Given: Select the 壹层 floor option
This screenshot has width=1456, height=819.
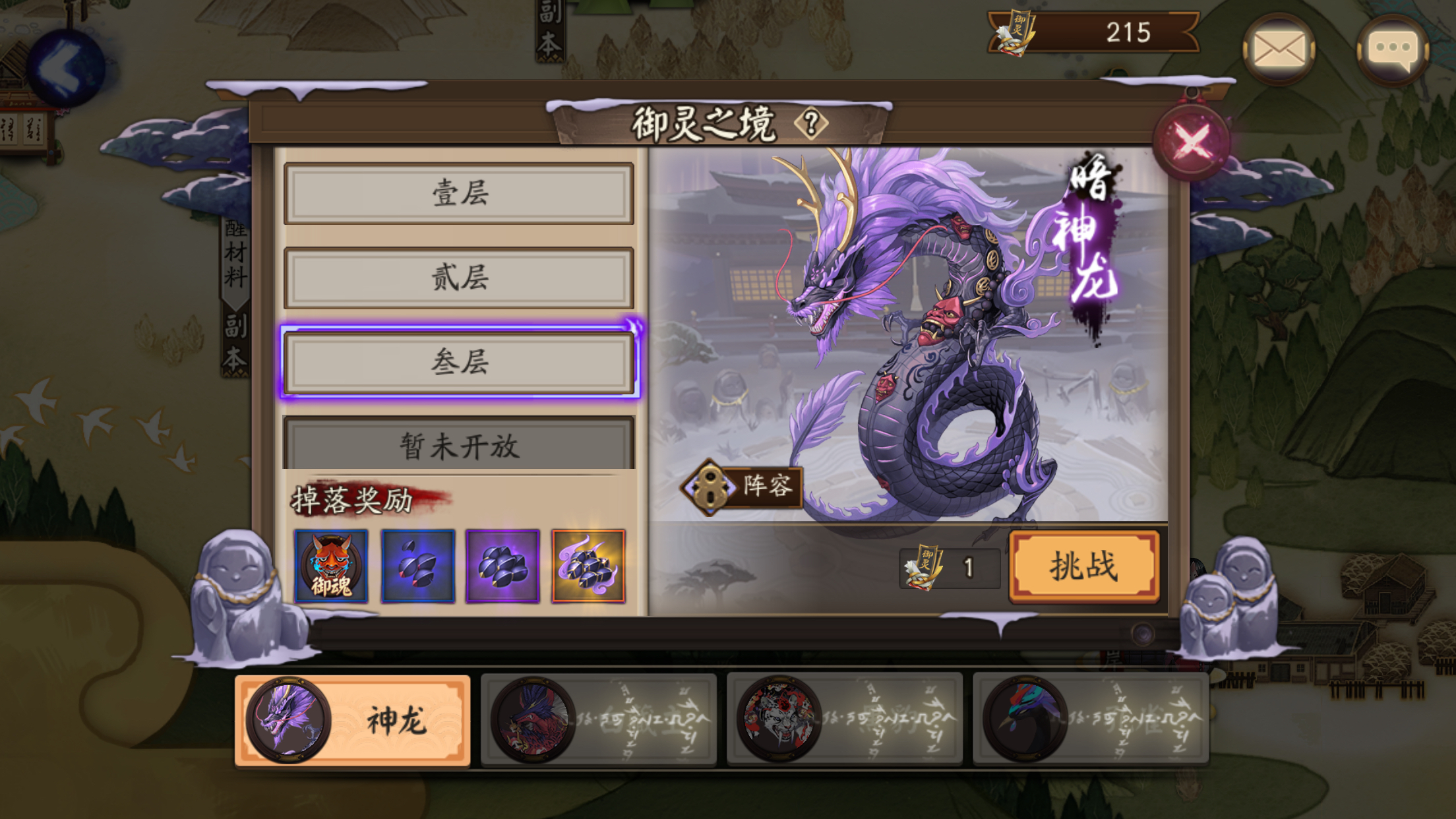Looking at the screenshot, I should click(x=458, y=194).
